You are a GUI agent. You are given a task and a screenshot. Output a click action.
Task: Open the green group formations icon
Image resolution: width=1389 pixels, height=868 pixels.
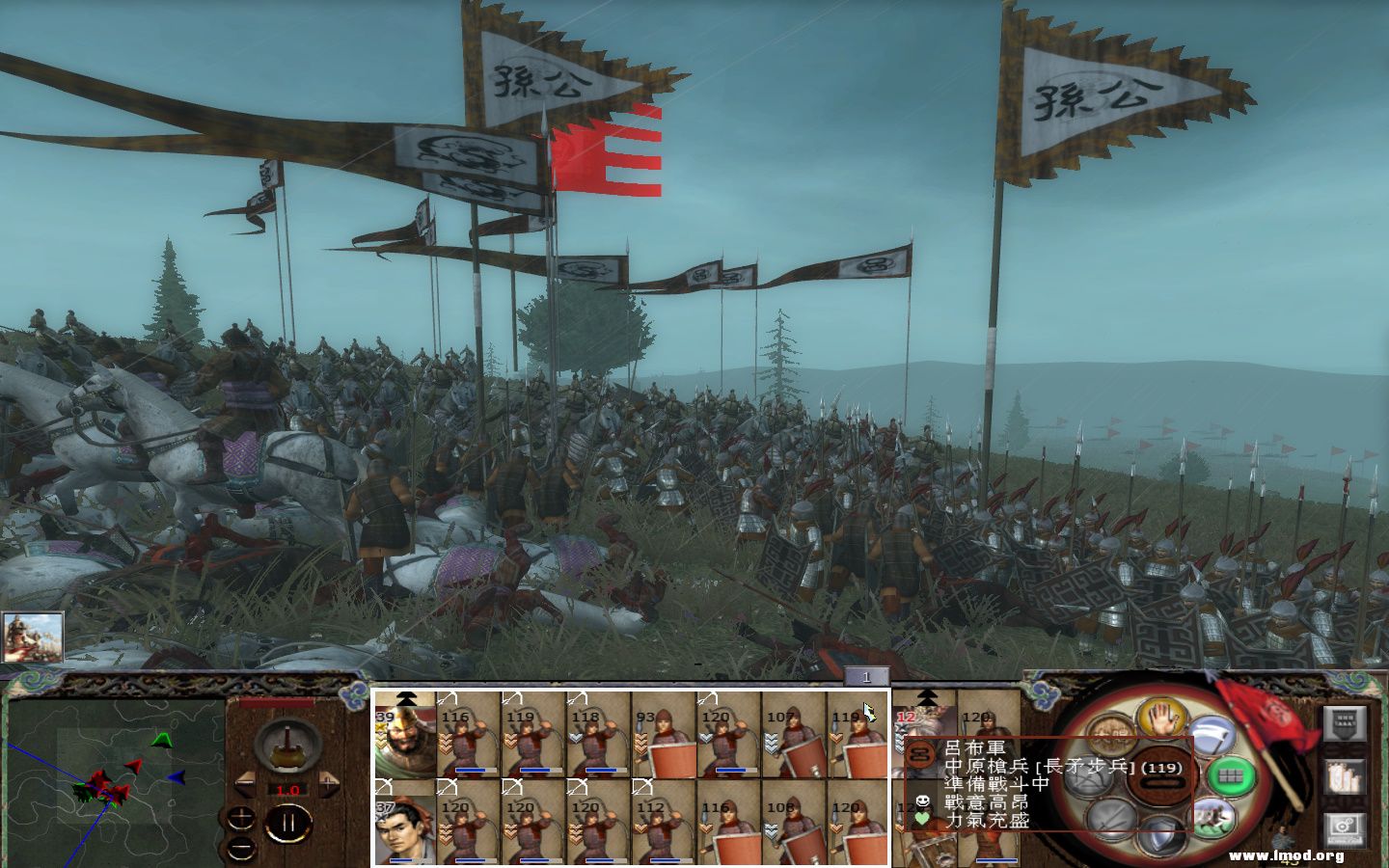1232,777
